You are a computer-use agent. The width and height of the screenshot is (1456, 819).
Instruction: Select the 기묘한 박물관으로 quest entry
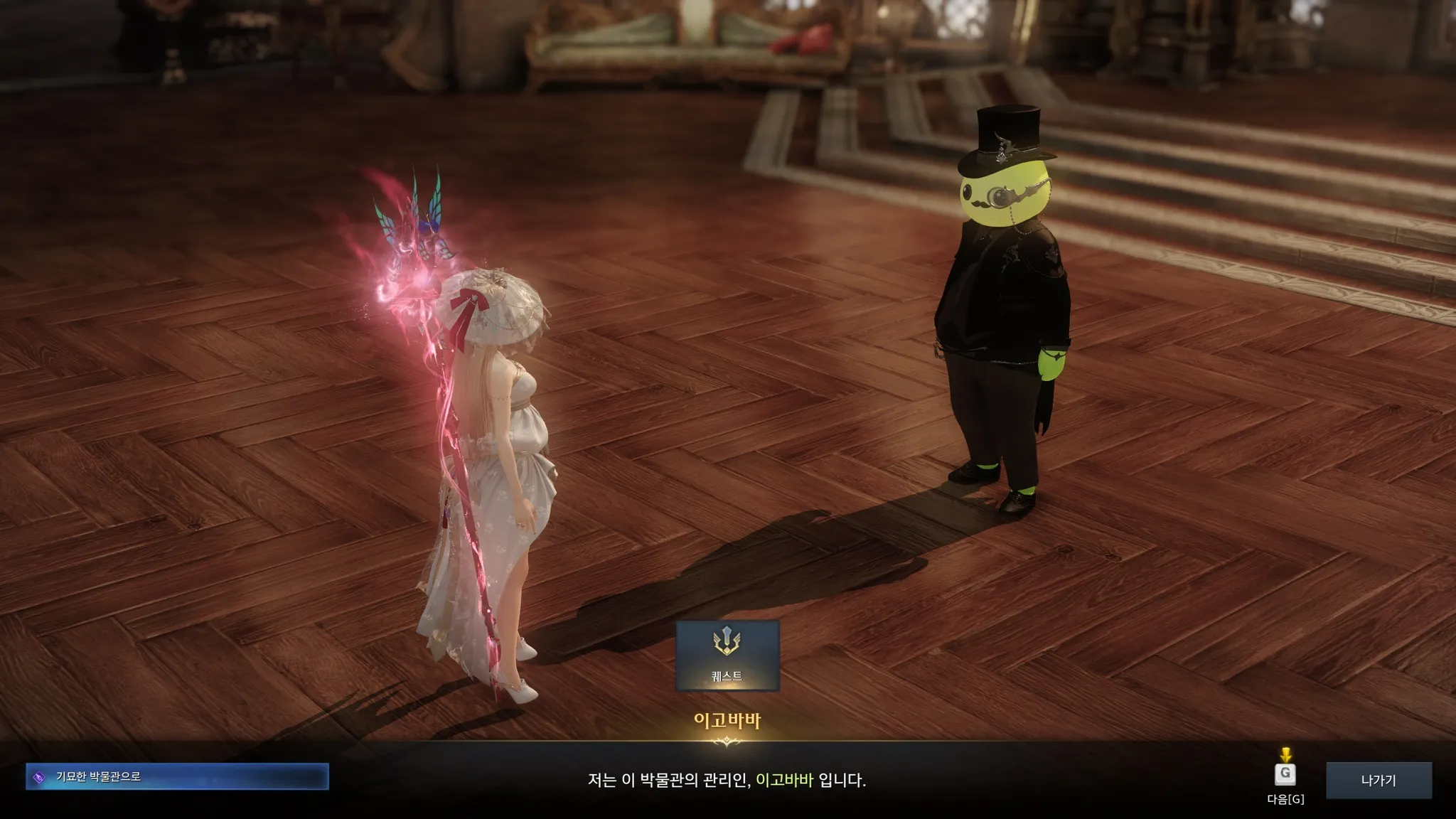pyautogui.click(x=177, y=776)
